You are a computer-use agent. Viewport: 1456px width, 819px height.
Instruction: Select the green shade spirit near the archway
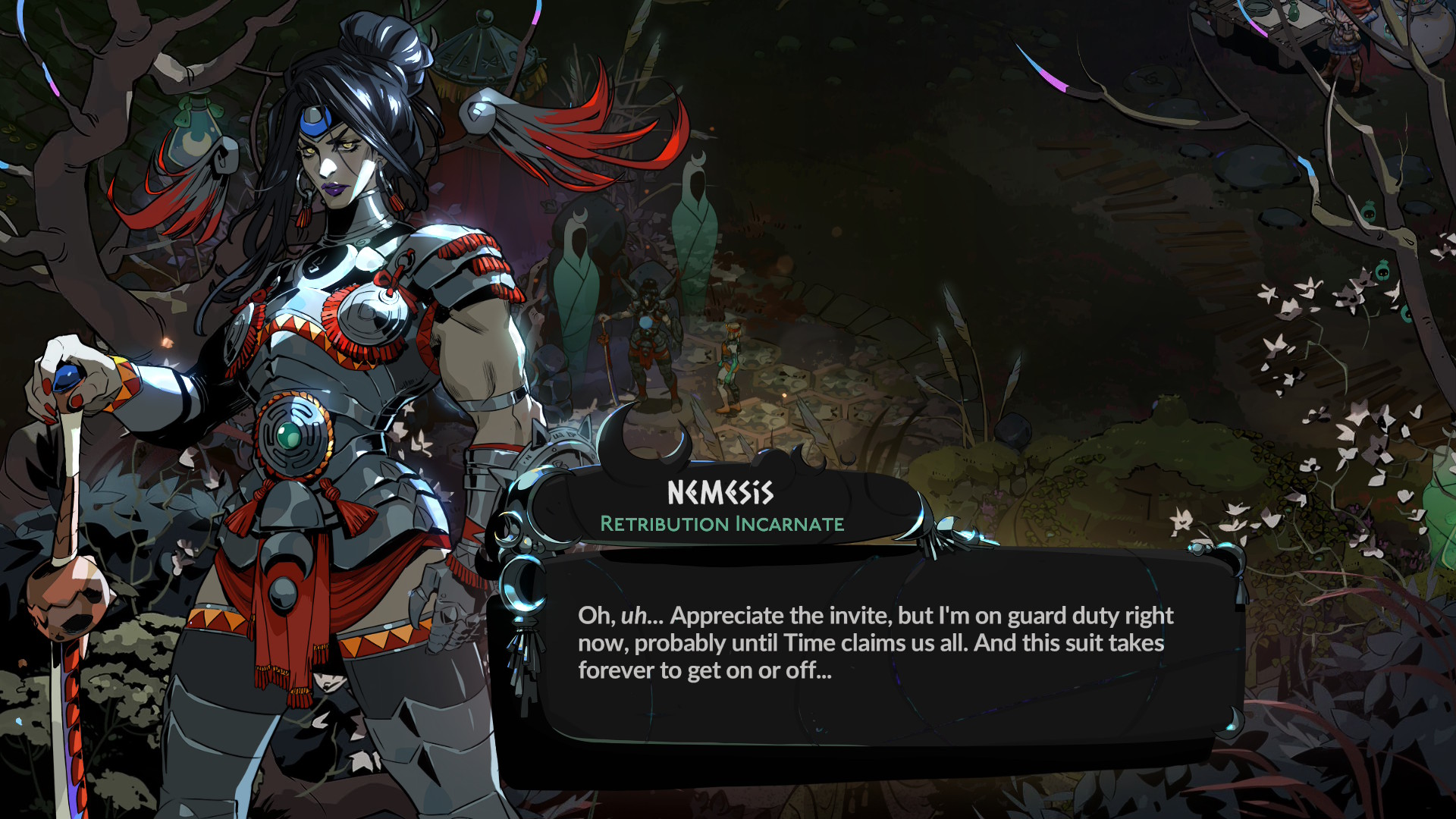(x=698, y=243)
